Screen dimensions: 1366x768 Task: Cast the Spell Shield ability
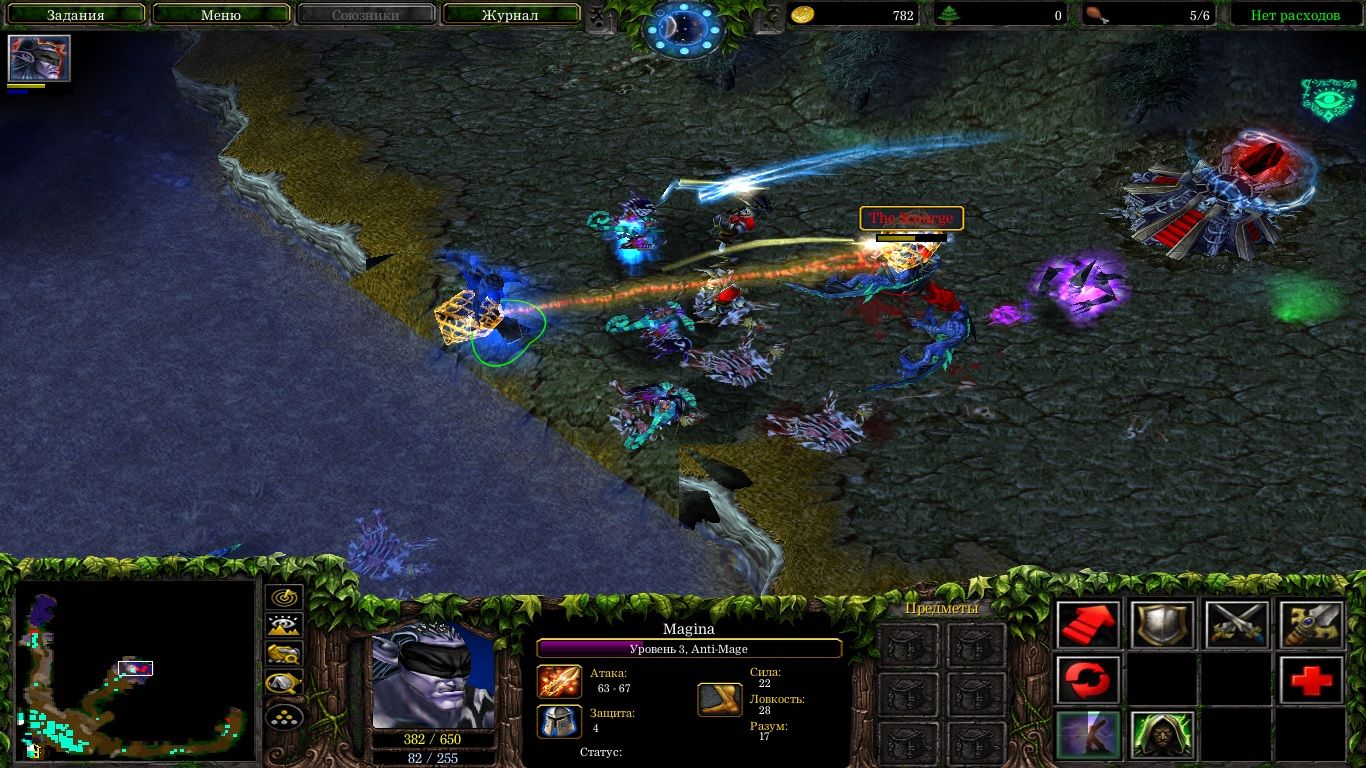tap(1161, 735)
